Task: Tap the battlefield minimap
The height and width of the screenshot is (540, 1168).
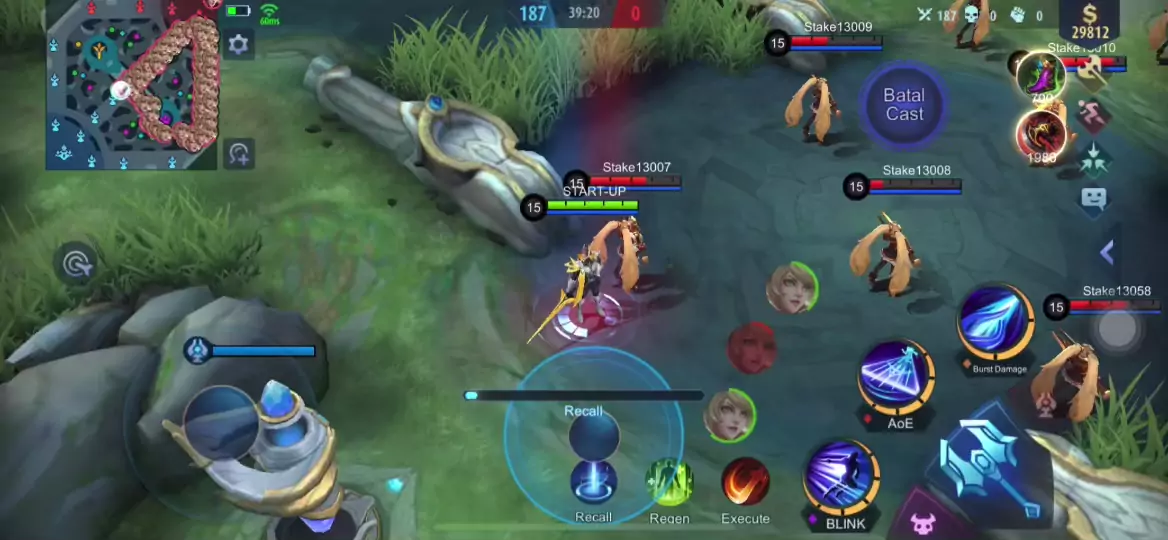Action: [x=131, y=84]
